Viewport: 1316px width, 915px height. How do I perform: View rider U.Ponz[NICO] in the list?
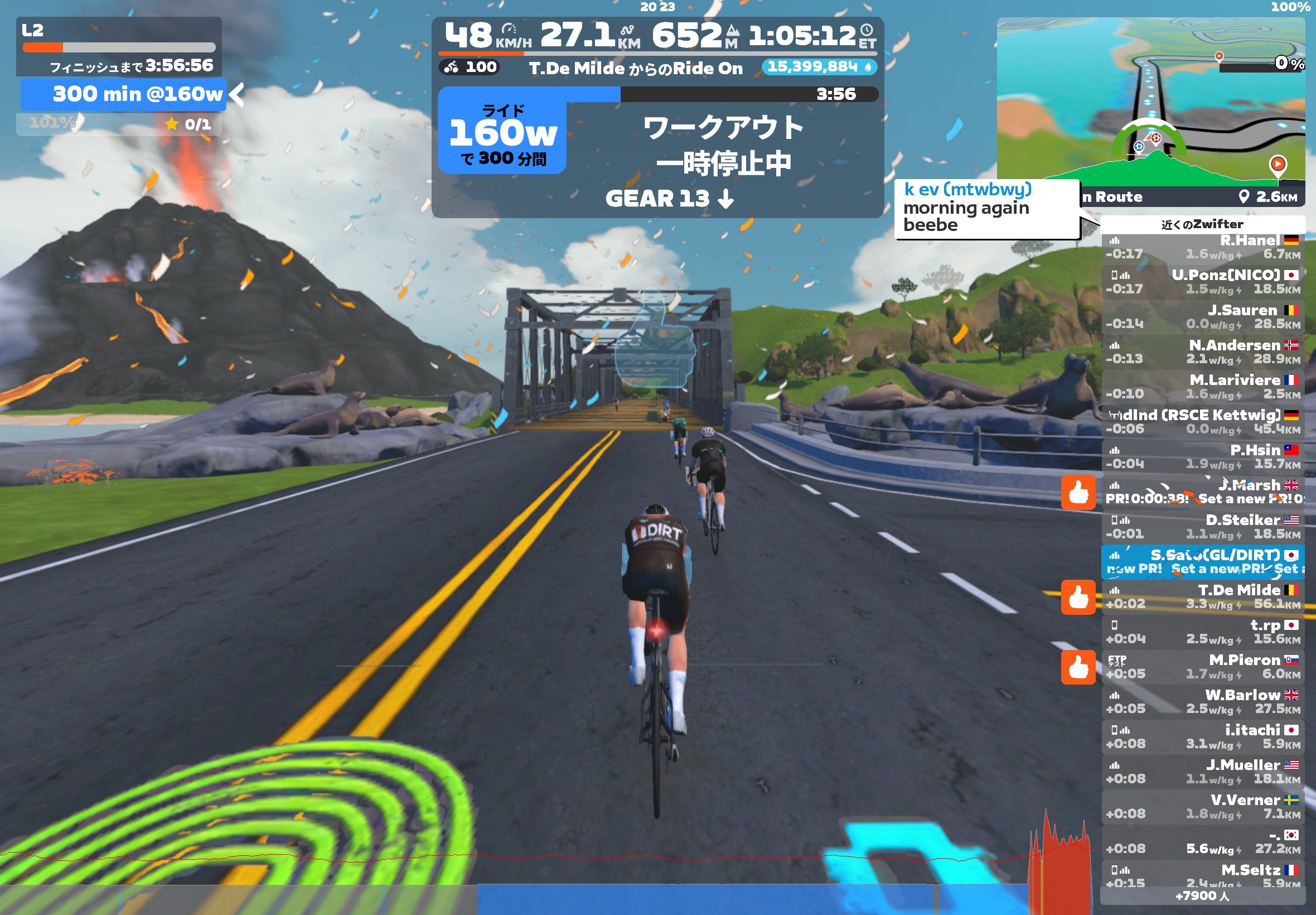(x=1202, y=283)
